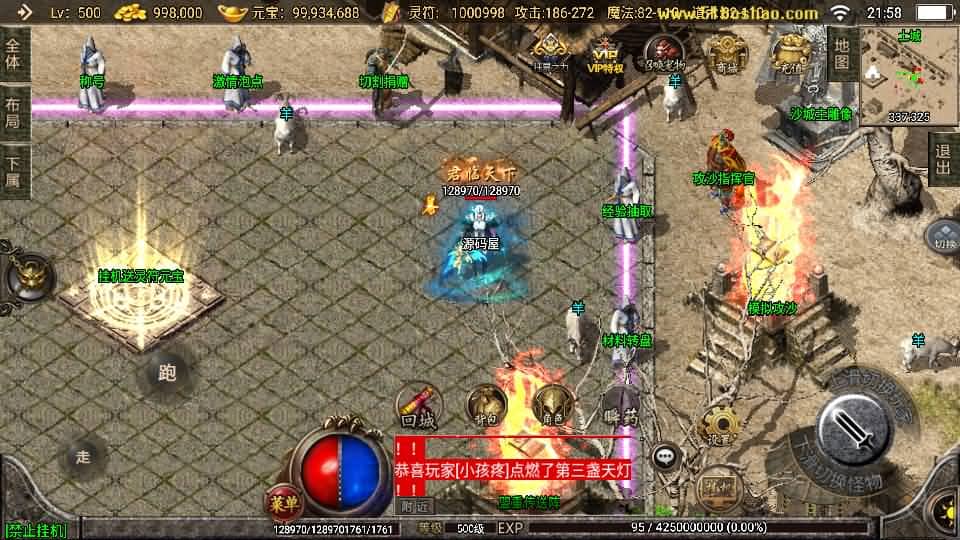Open the 菜单 menu button
This screenshot has height=540, width=960.
pyautogui.click(x=280, y=500)
